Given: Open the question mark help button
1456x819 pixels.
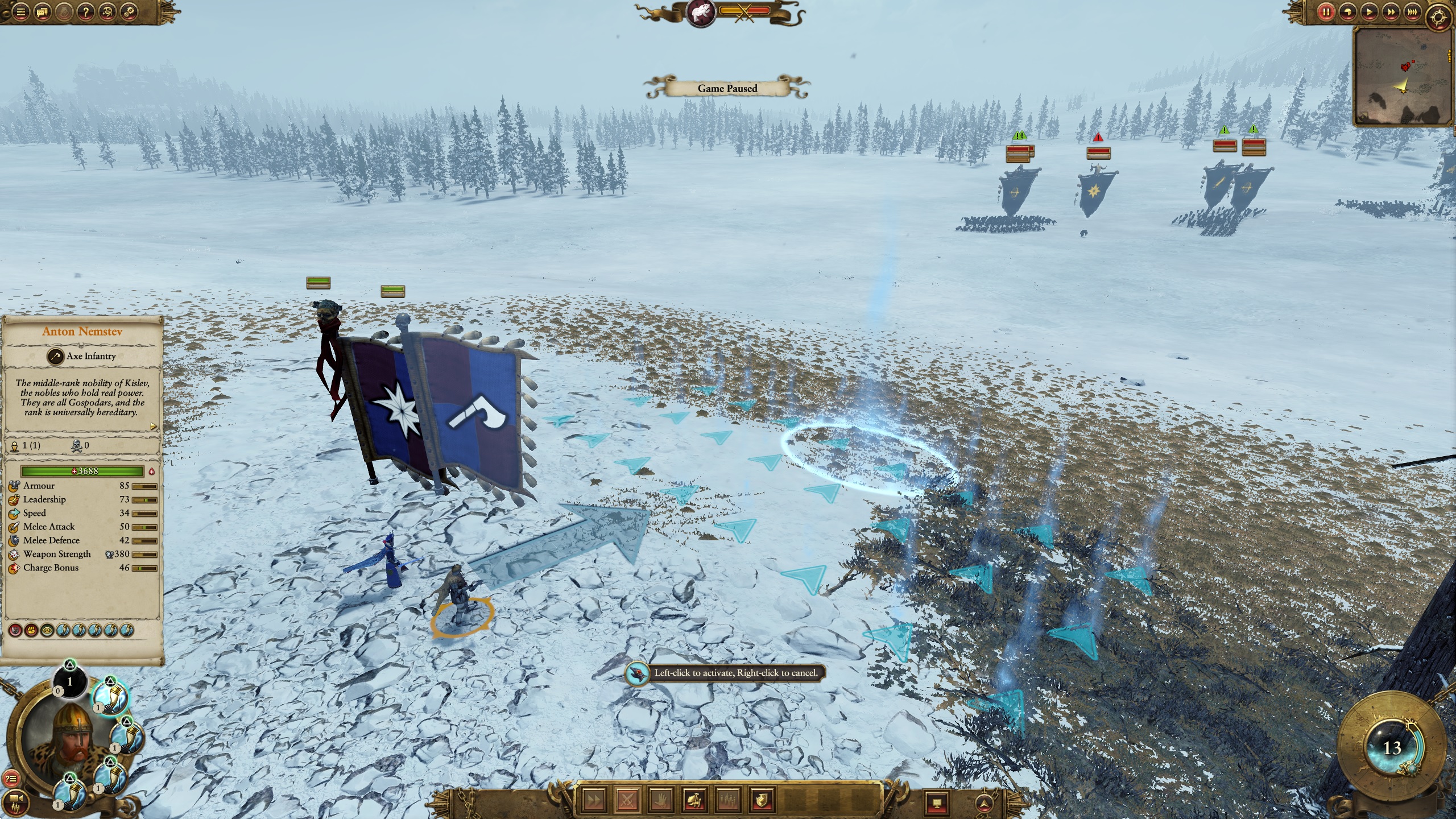Looking at the screenshot, I should coord(85,12).
